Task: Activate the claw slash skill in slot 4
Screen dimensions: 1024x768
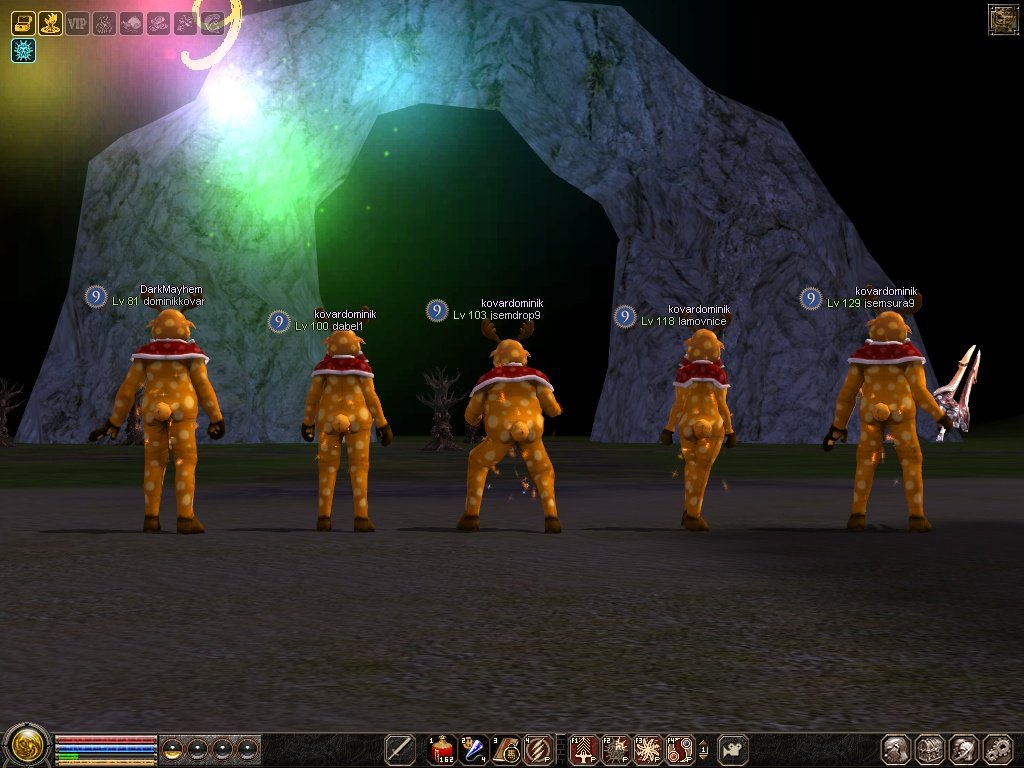Action: pos(539,749)
